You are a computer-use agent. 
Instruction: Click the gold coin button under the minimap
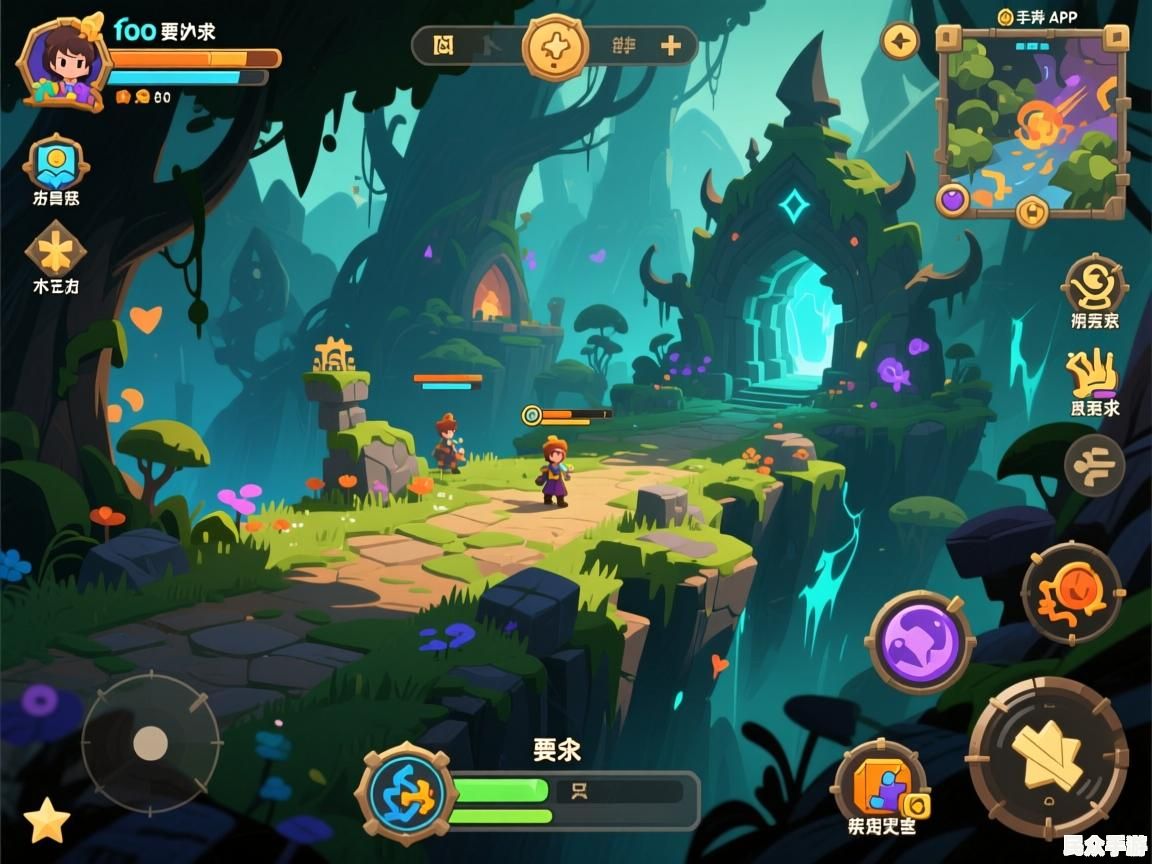[1031, 211]
